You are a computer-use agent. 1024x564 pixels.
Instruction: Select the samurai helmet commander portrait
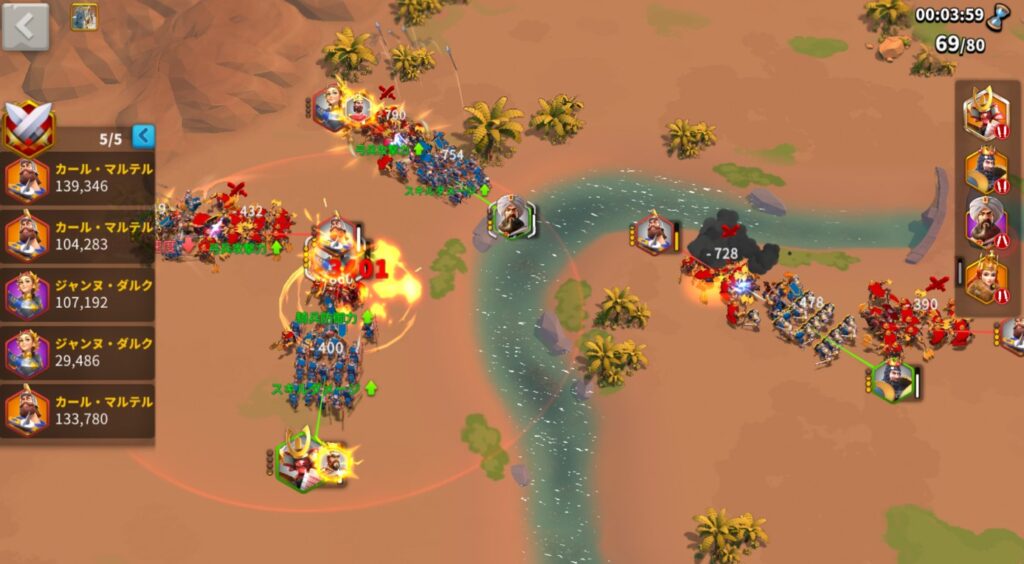coord(985,113)
